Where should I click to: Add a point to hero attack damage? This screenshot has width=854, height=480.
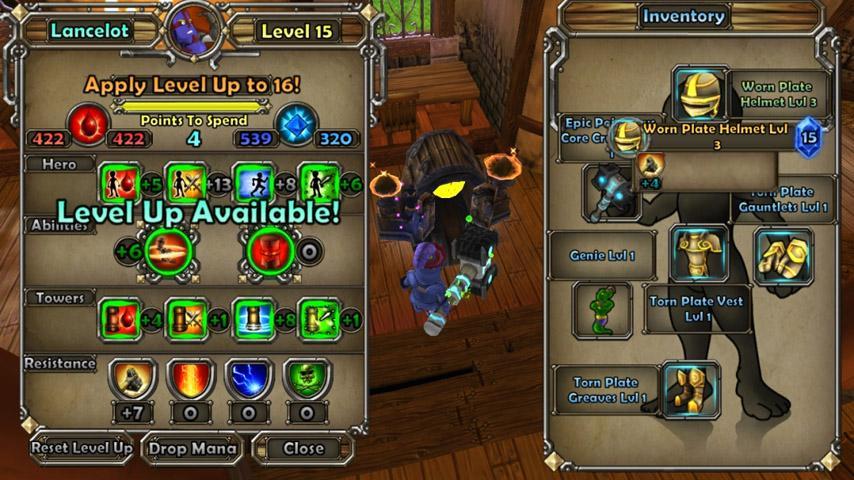tap(186, 183)
